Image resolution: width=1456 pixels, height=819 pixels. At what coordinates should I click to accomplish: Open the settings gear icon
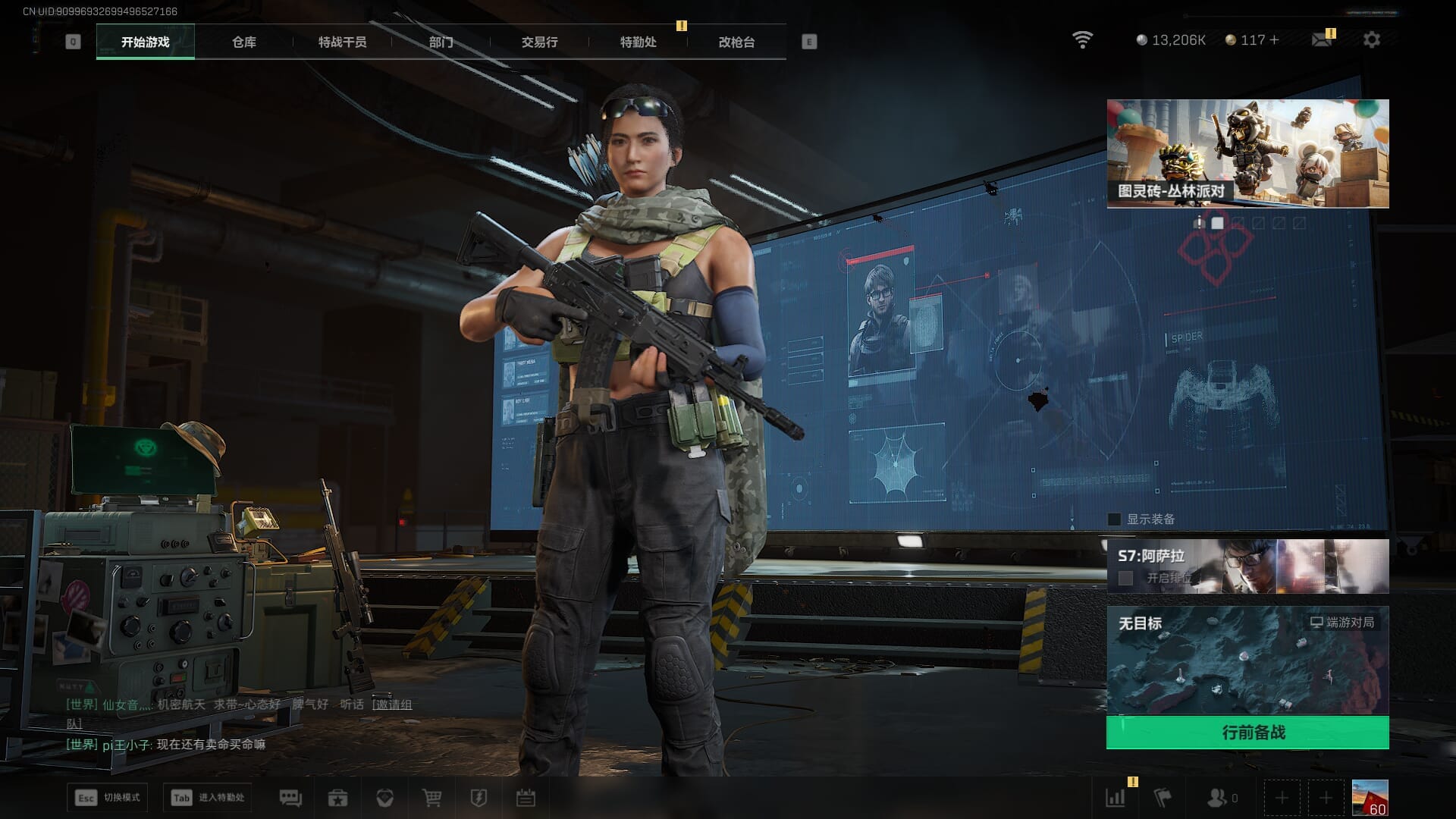click(x=1371, y=39)
